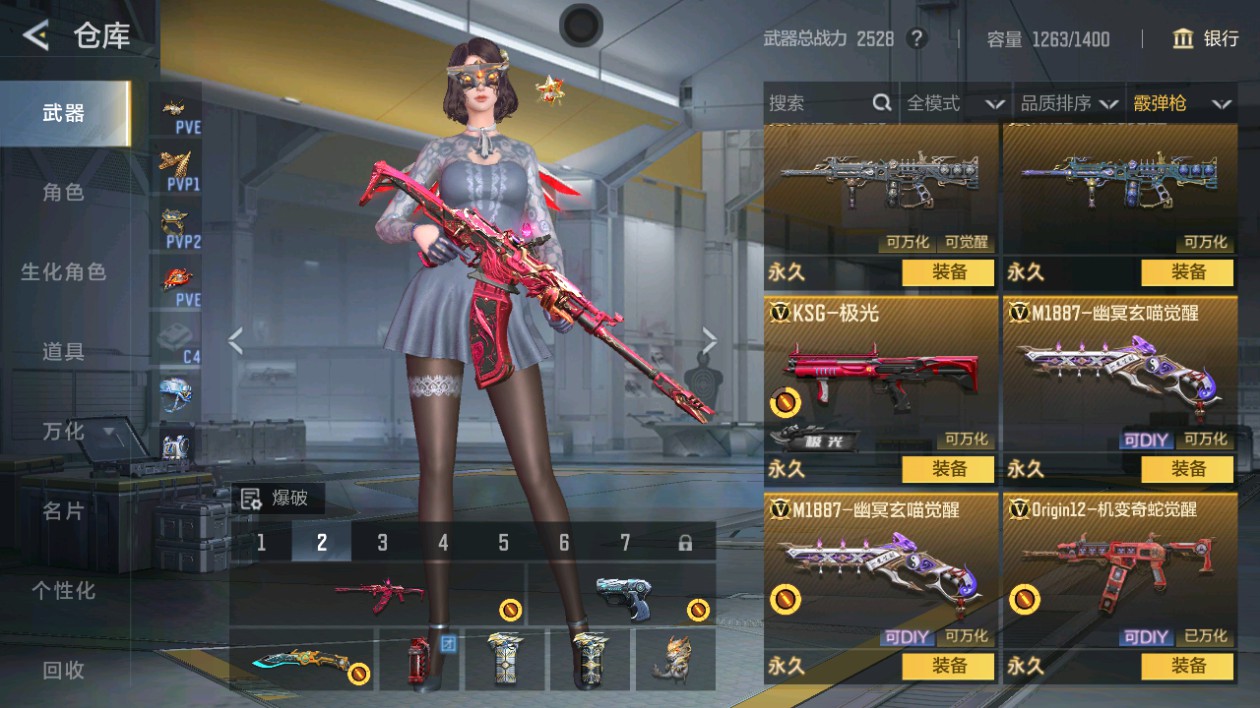The width and height of the screenshot is (1260, 708).
Task: Open the 银行 bank
Action: [1205, 39]
